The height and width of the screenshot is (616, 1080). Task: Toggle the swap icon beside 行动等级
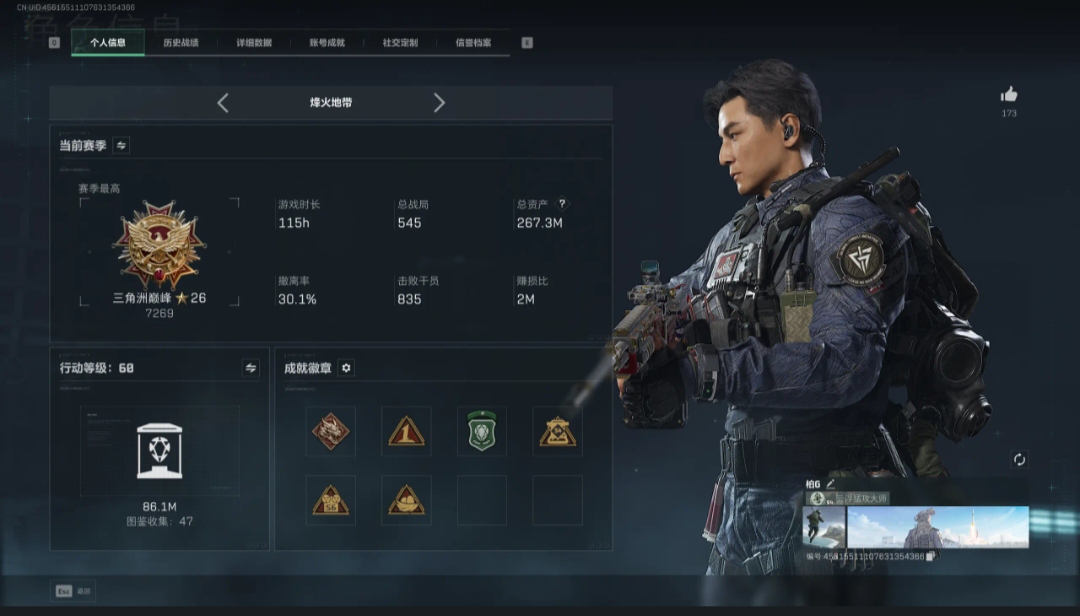[x=251, y=368]
